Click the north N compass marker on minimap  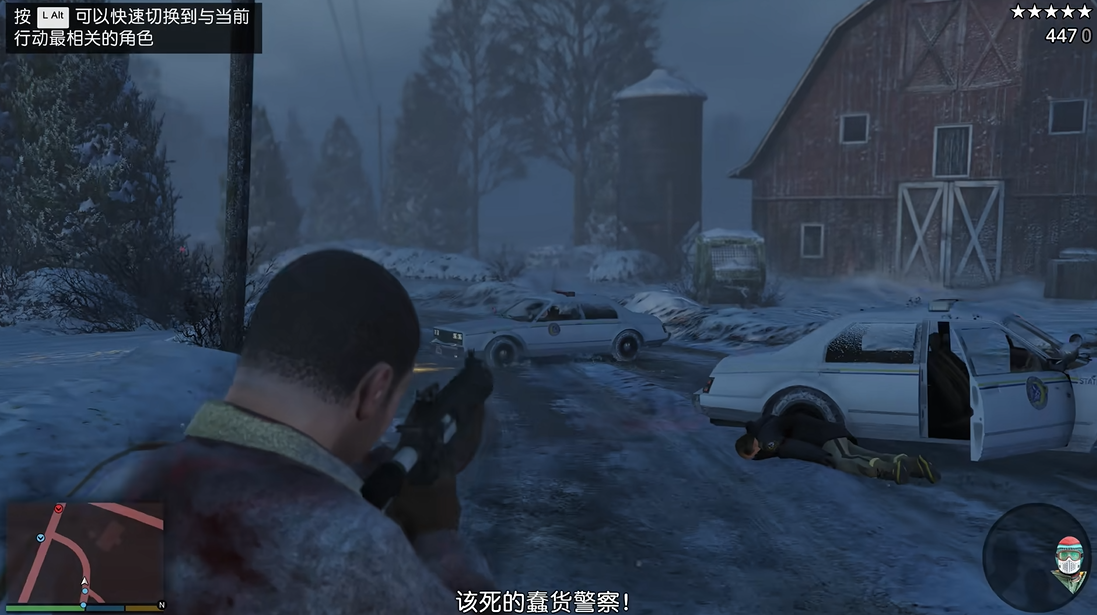[160, 606]
